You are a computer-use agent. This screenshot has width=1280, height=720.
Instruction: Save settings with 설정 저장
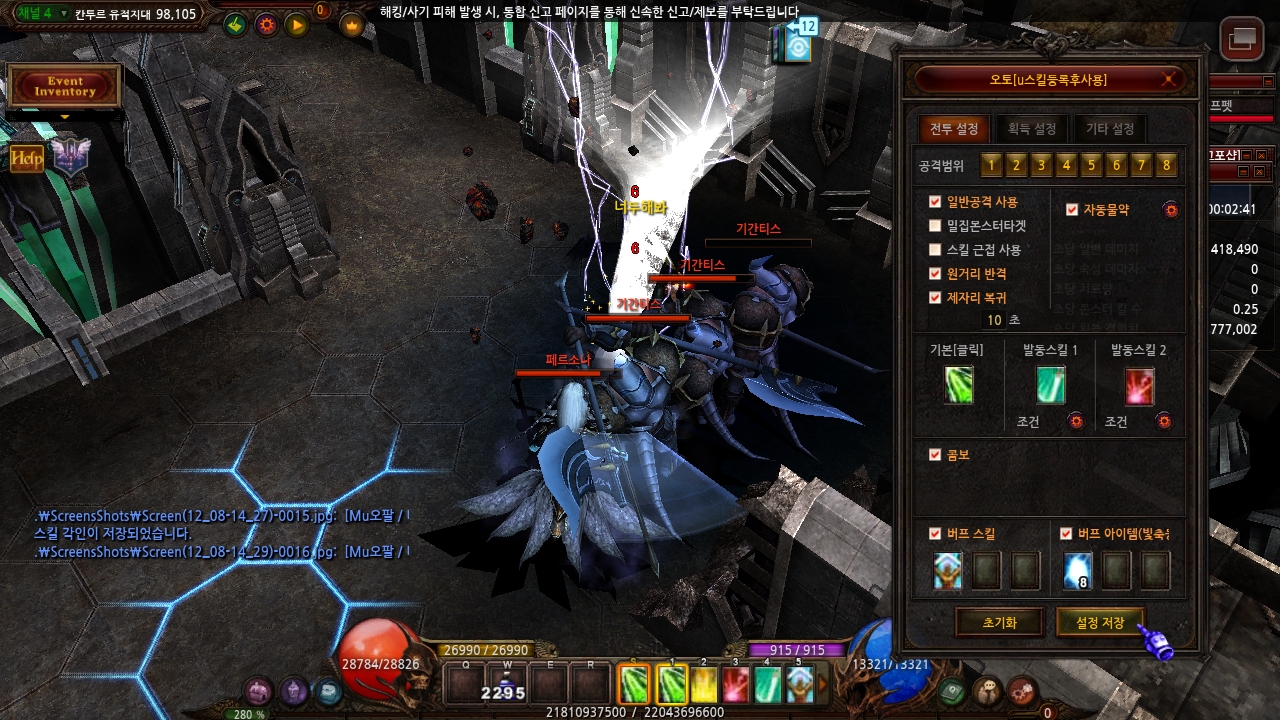click(x=1100, y=622)
